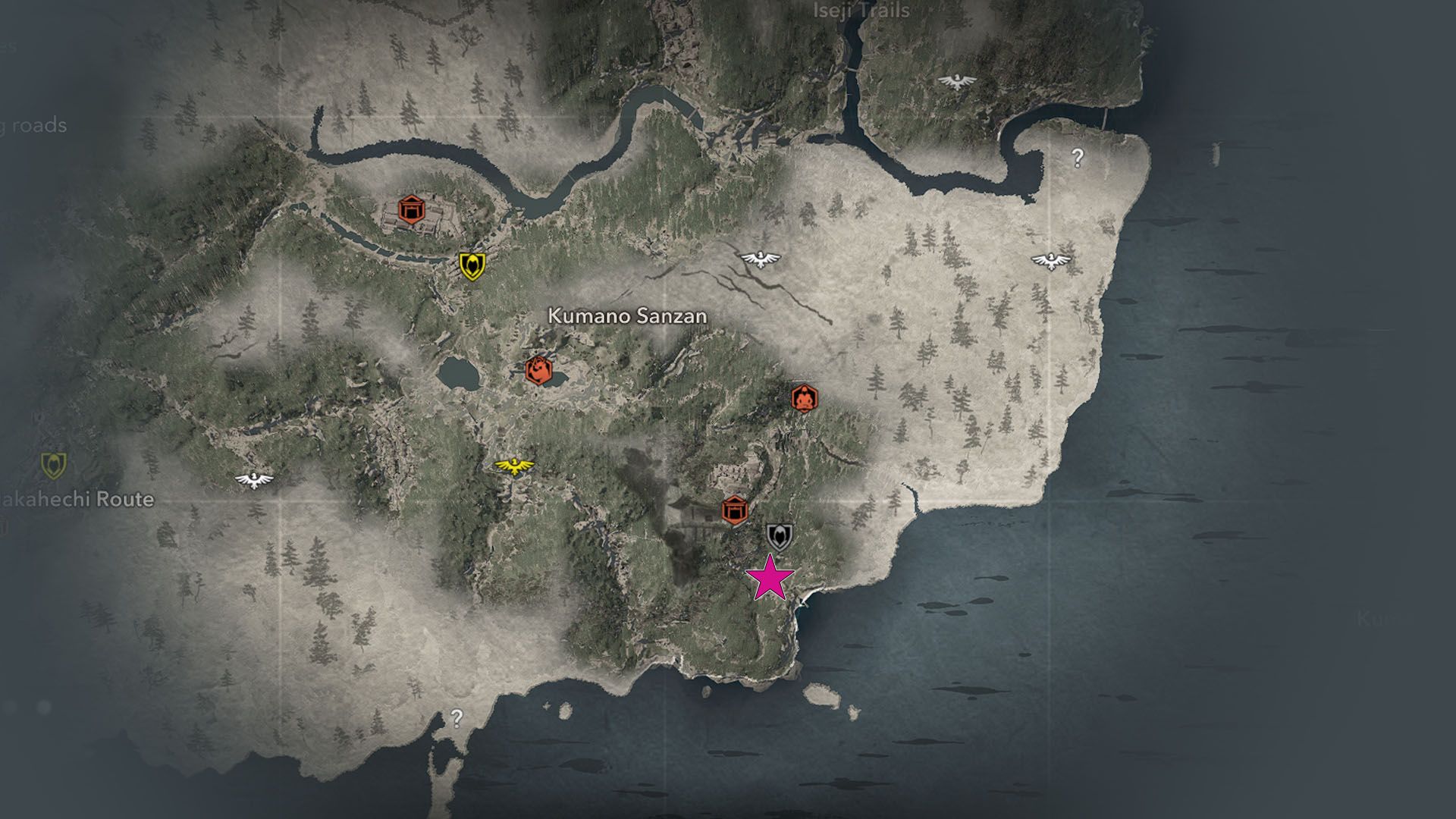The image size is (1456, 819).
Task: Click the yellow bird viewpoint icon
Action: [513, 466]
